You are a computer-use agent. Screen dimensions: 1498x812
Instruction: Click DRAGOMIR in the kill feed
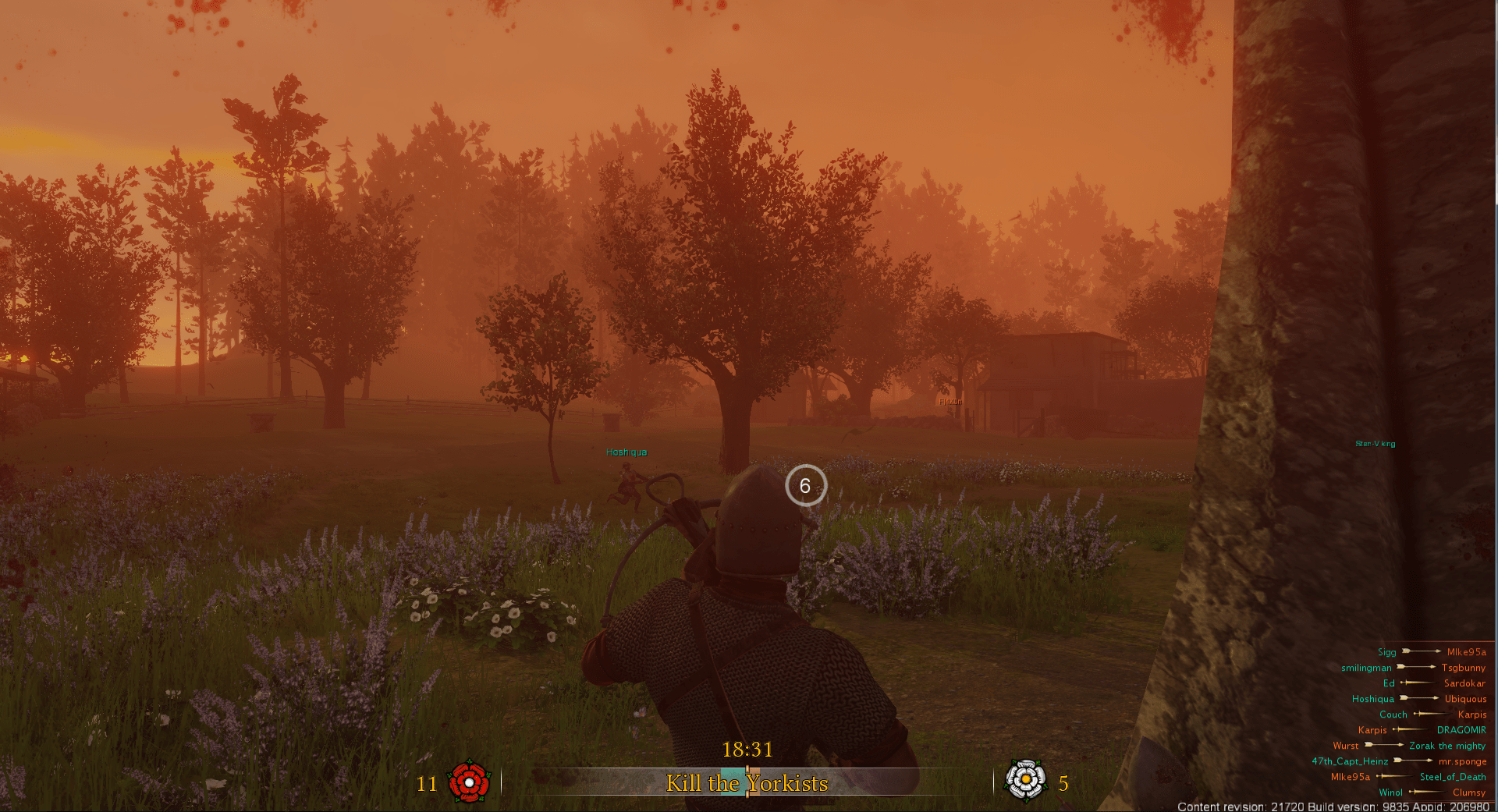tap(1462, 729)
